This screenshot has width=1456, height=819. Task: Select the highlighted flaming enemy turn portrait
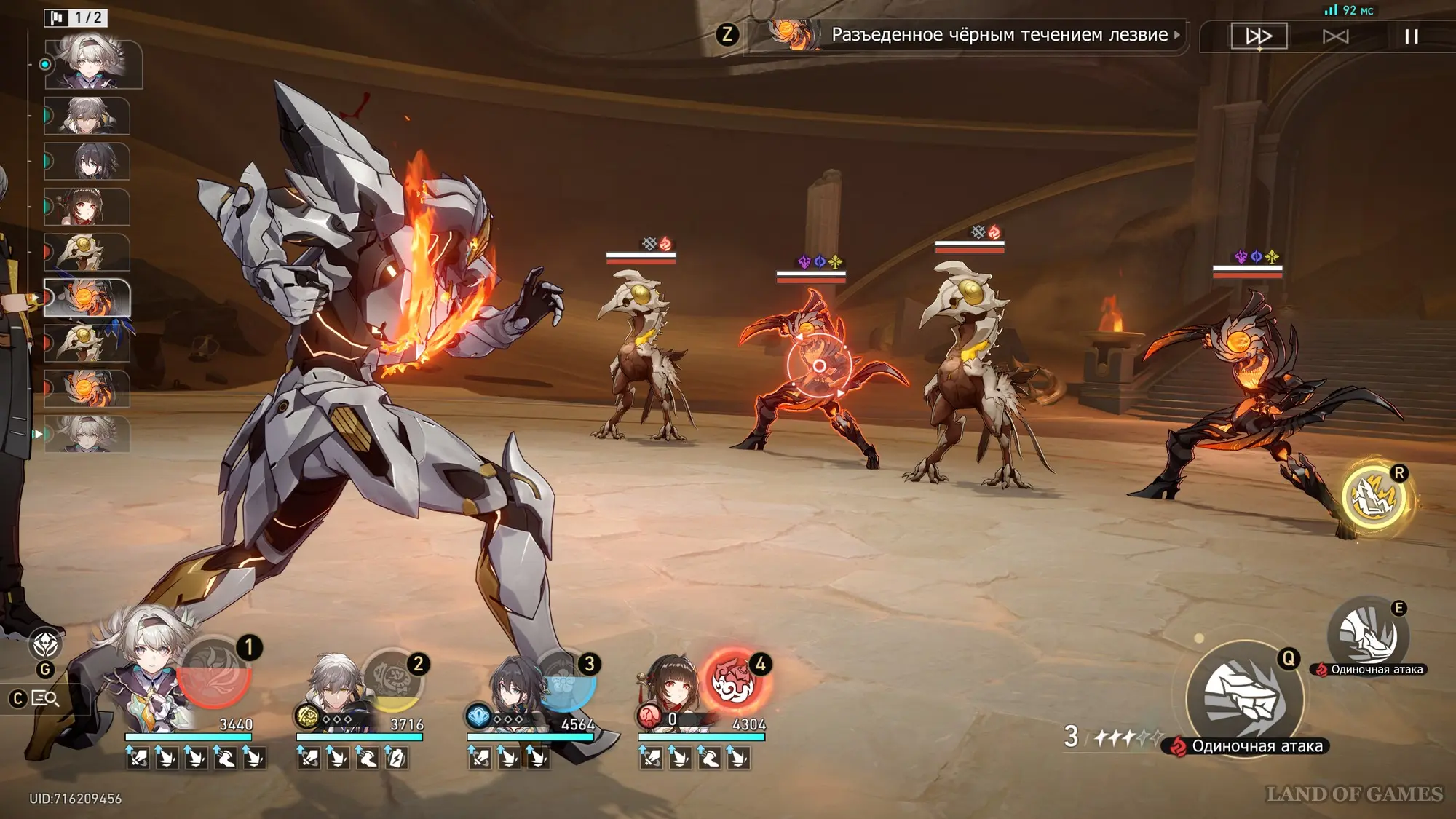tap(87, 298)
